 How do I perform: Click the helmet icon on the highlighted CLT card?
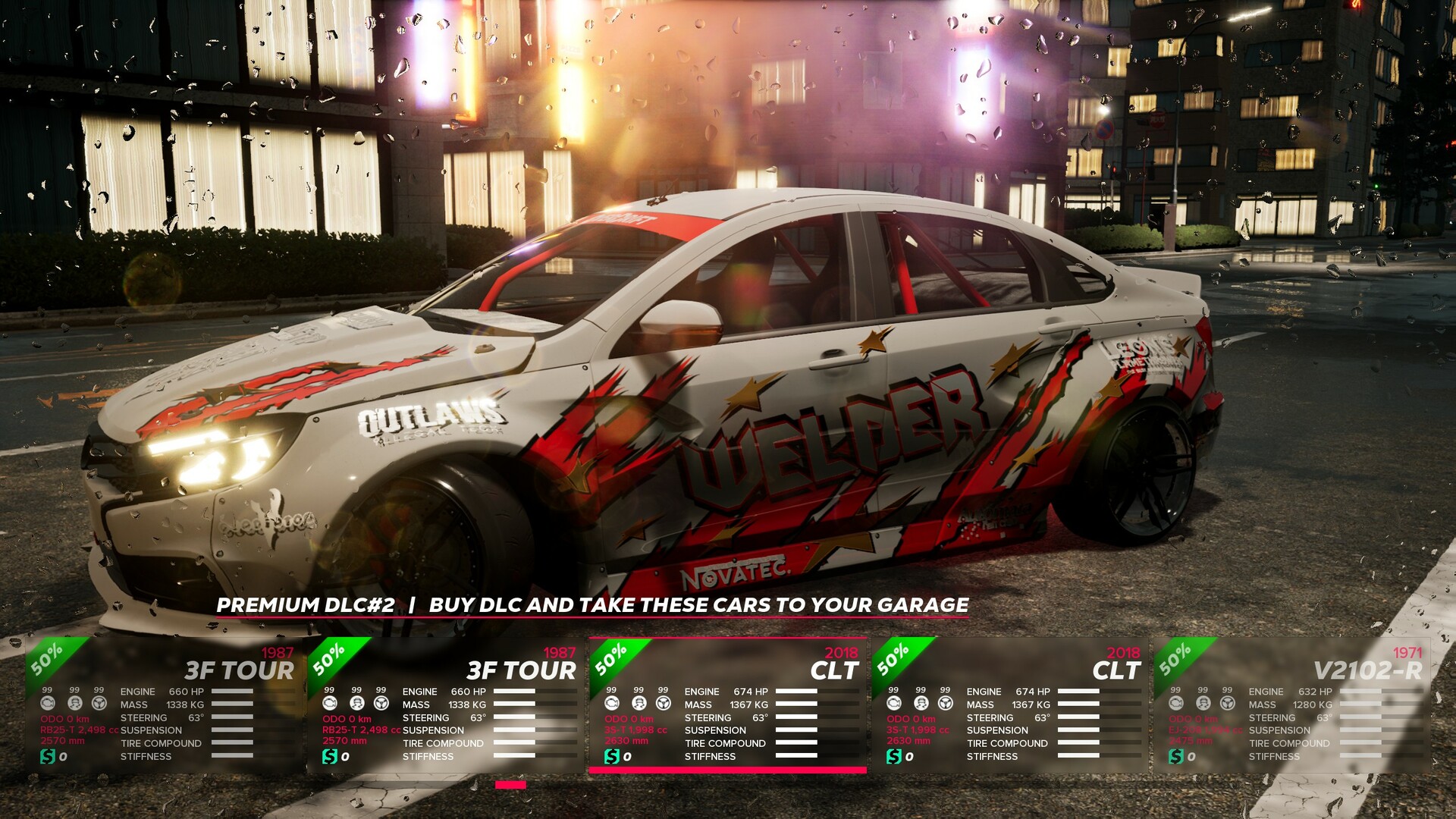click(x=639, y=703)
